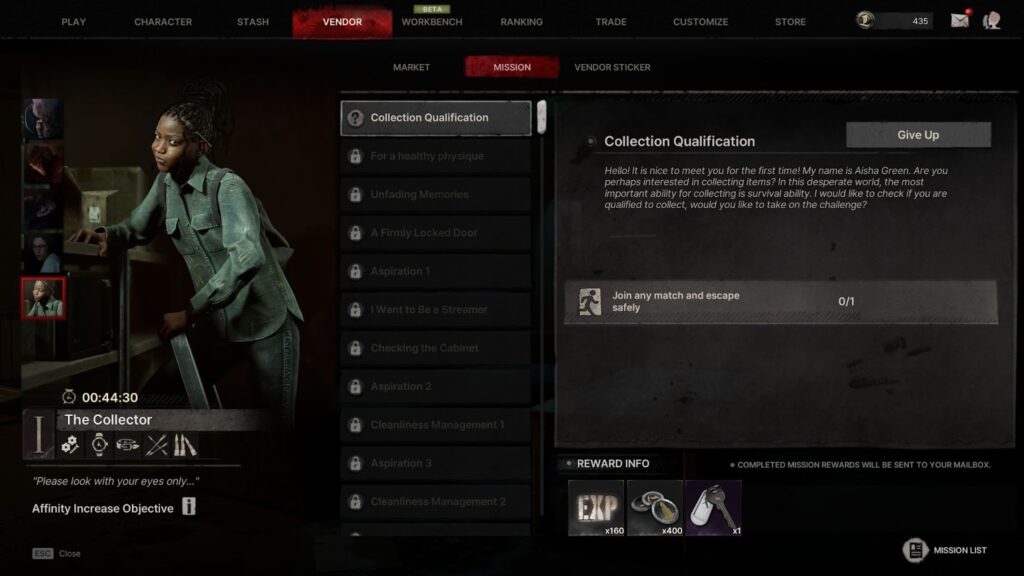This screenshot has height=576, width=1024.
Task: Open the Ranking tab
Action: pyautogui.click(x=521, y=22)
